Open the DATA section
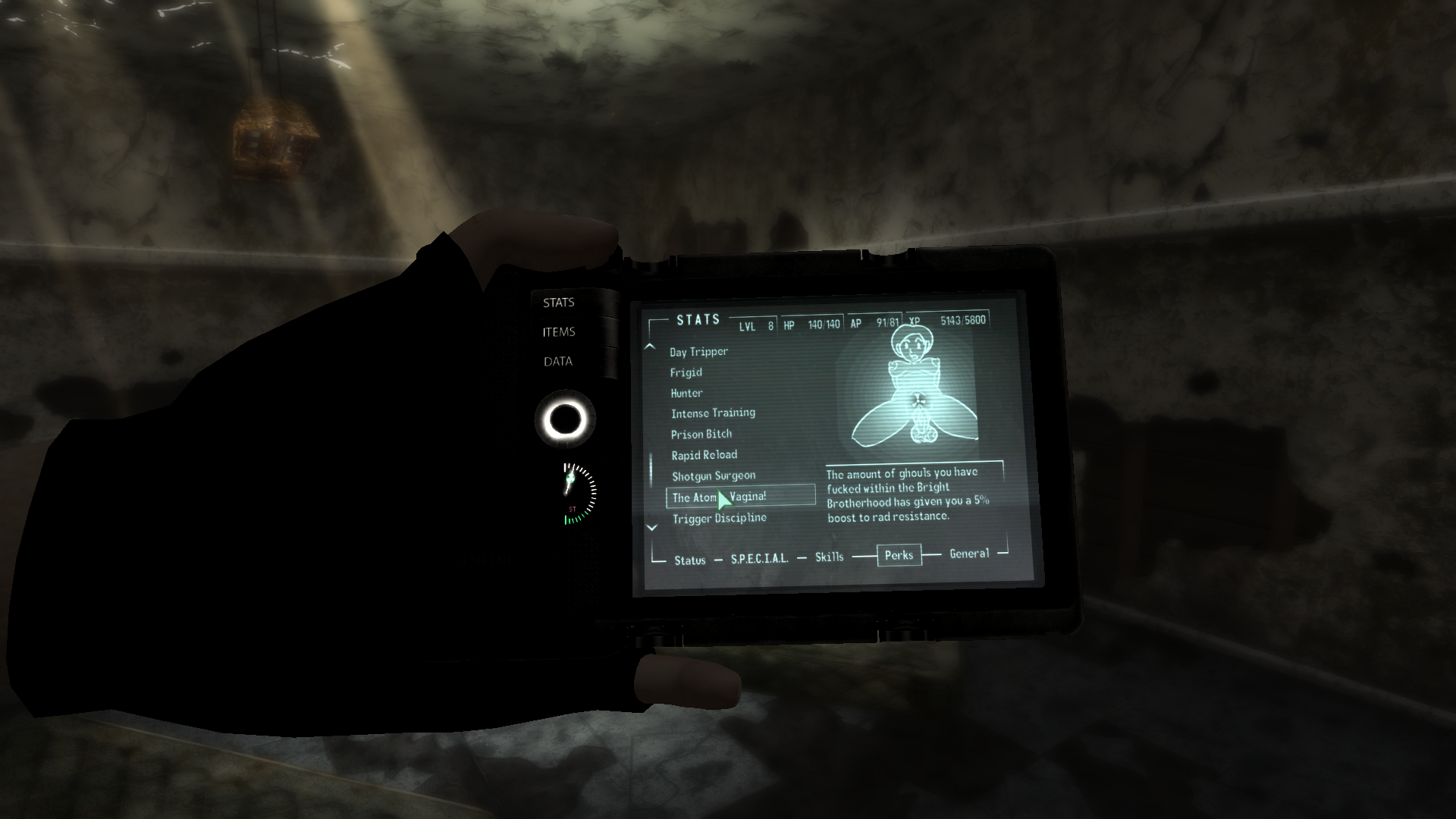 (558, 362)
